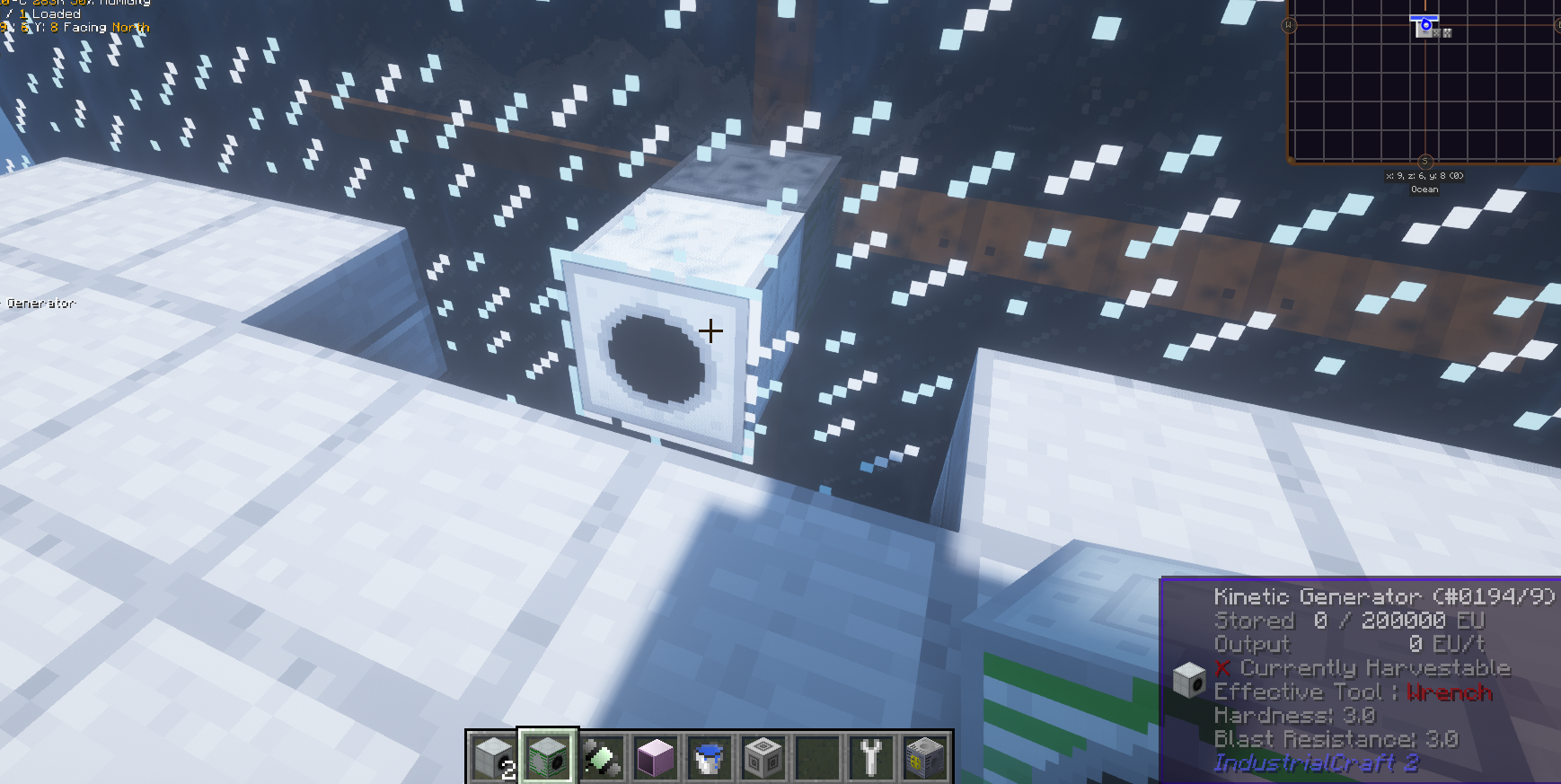Click the S marker on the minimap border
1561x784 pixels.
(1426, 161)
